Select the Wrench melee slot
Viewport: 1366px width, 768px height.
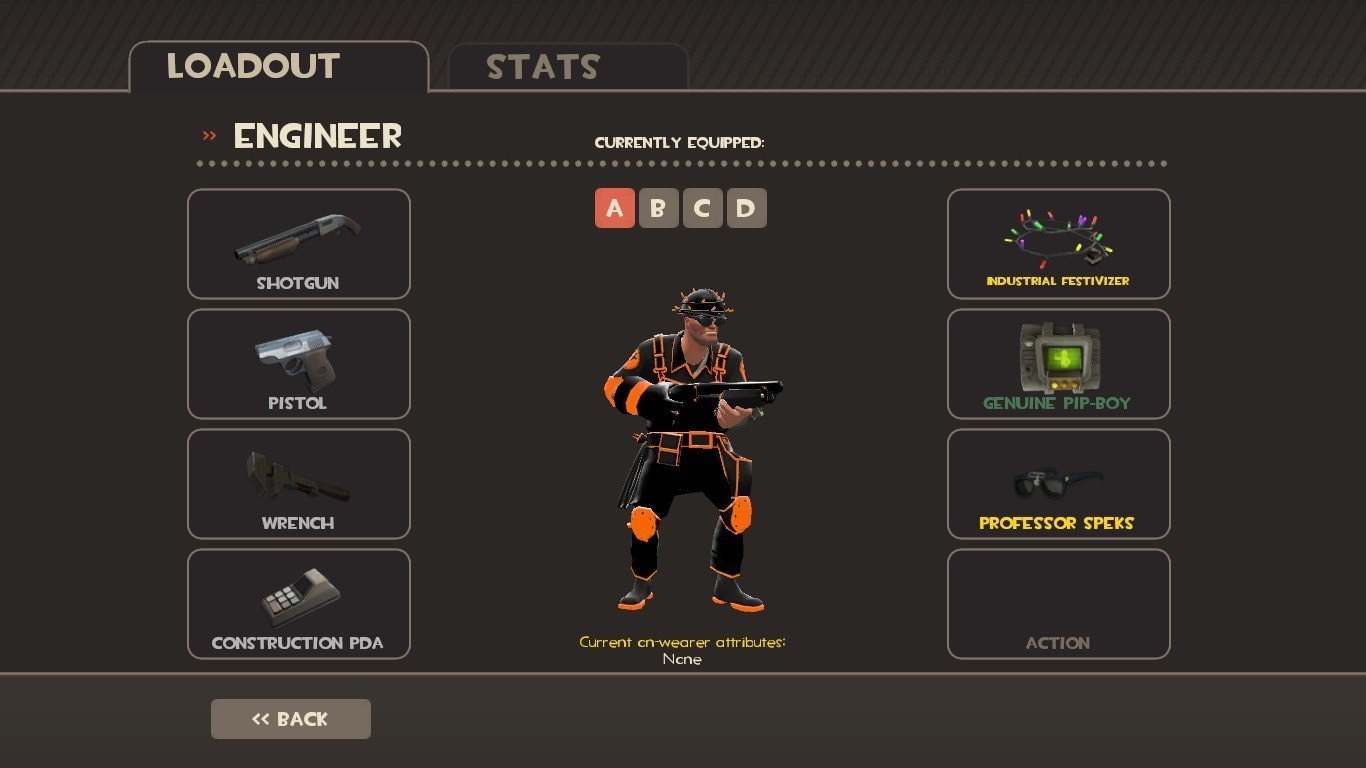pos(298,484)
